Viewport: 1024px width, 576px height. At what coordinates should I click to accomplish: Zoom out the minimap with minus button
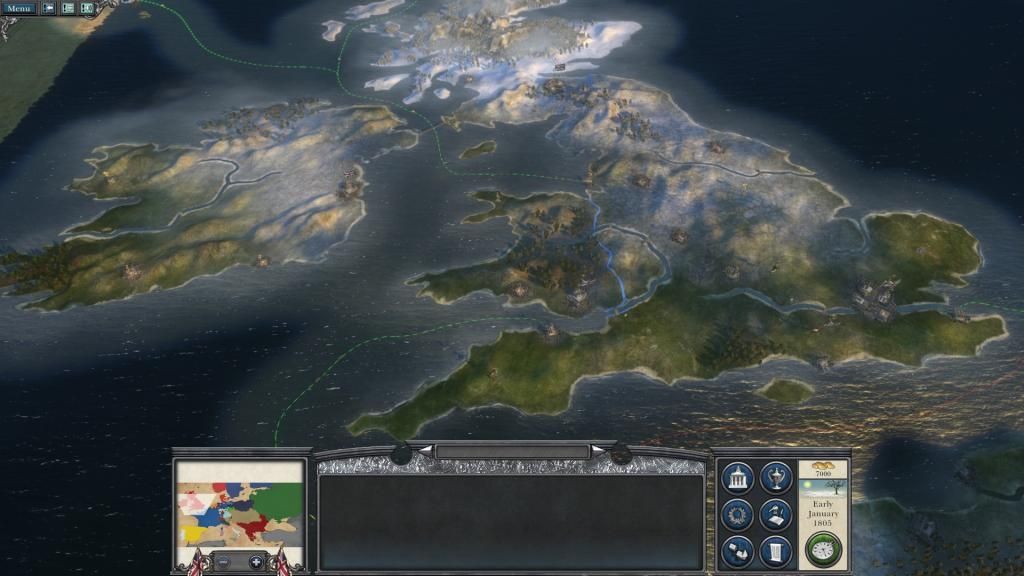pos(223,562)
